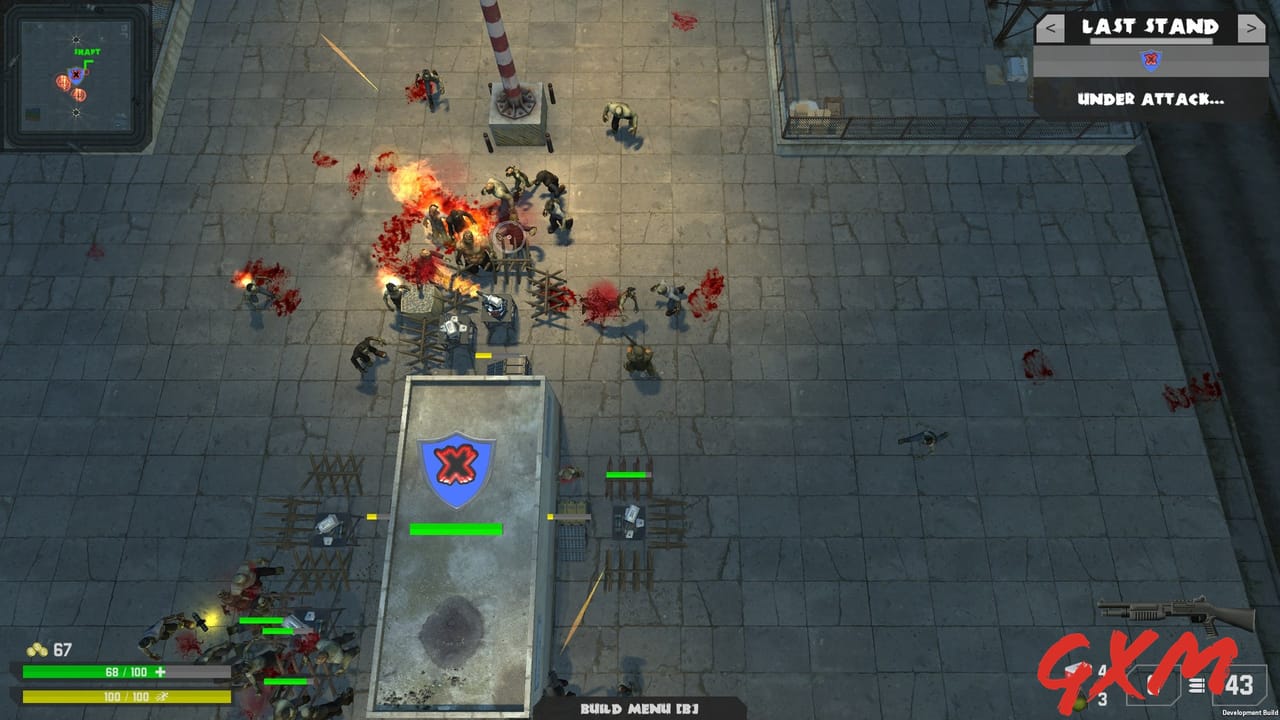Click the blue shield emblem in the Last Stand panel
Viewport: 1280px width, 720px height.
coord(1152,59)
